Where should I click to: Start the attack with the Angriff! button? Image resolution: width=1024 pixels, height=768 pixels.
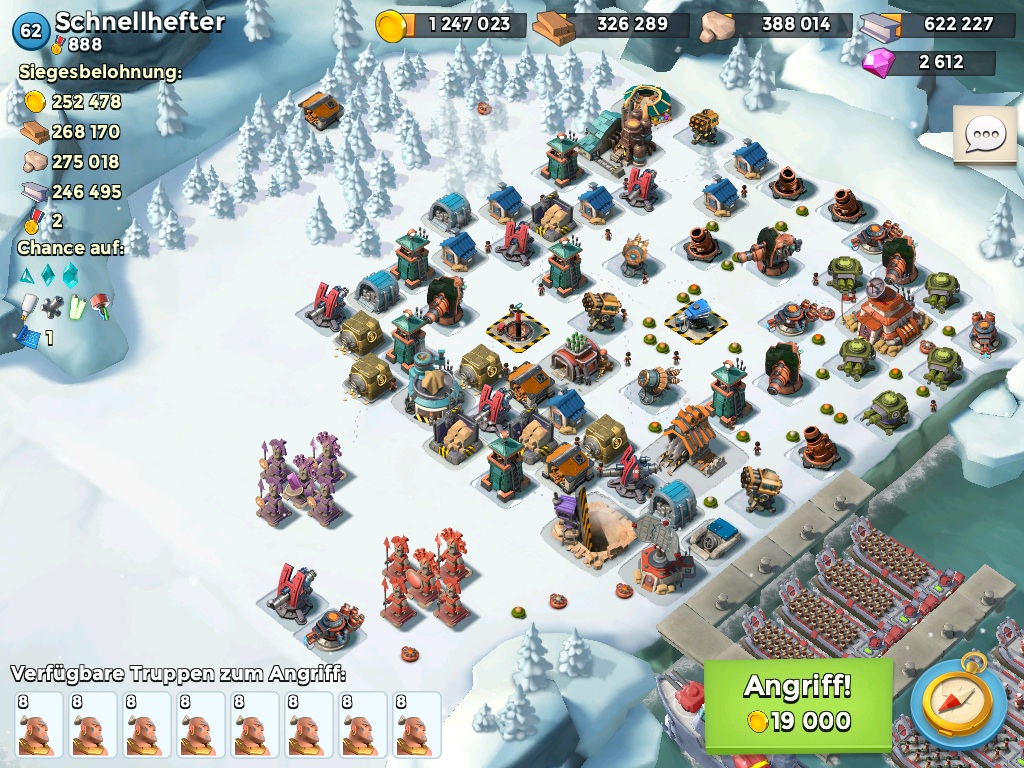(798, 704)
